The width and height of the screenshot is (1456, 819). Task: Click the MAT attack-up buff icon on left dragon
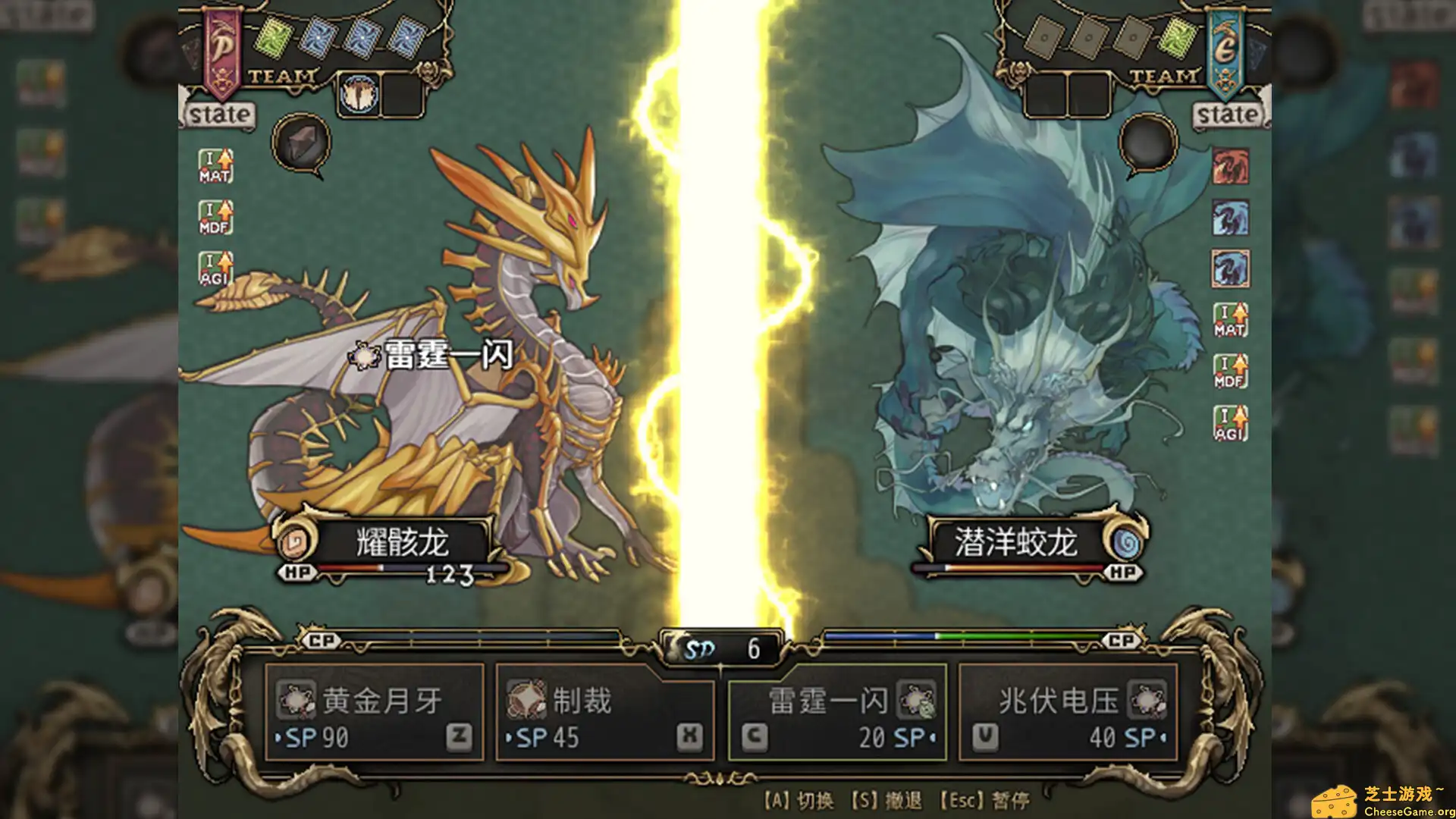click(x=215, y=165)
